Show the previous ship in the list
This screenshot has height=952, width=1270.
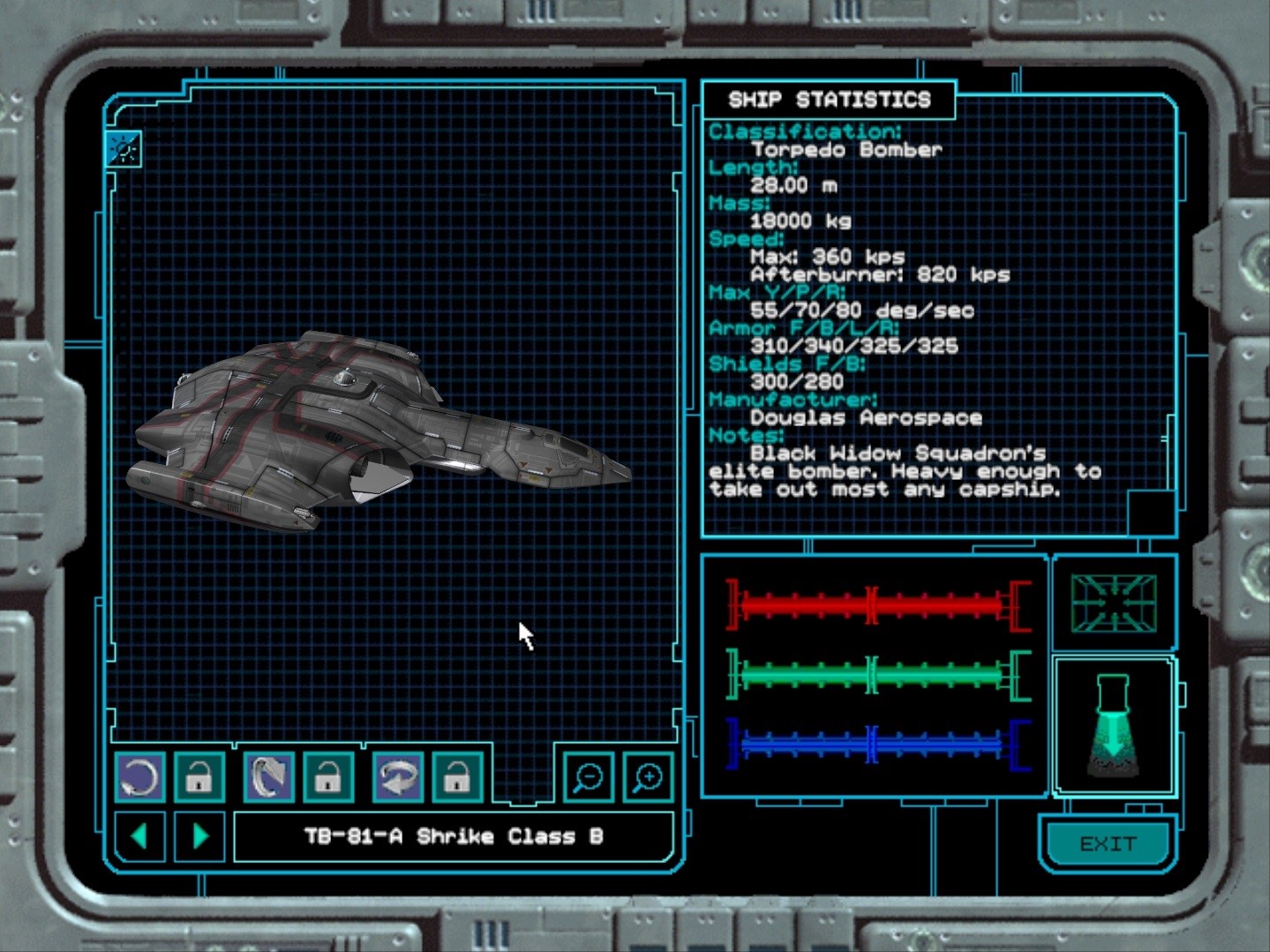(139, 836)
